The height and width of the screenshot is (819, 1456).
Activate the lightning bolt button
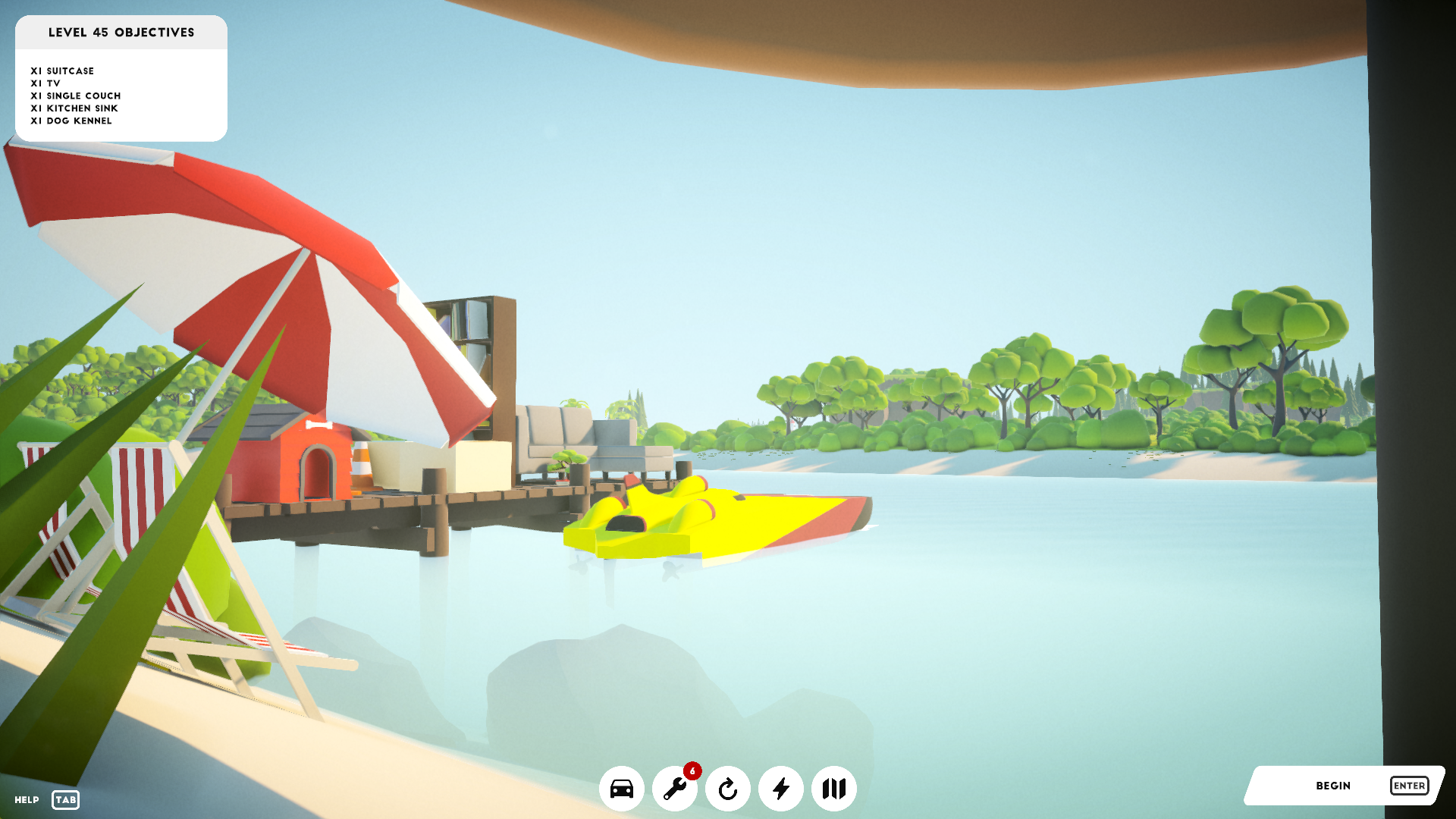(x=780, y=789)
